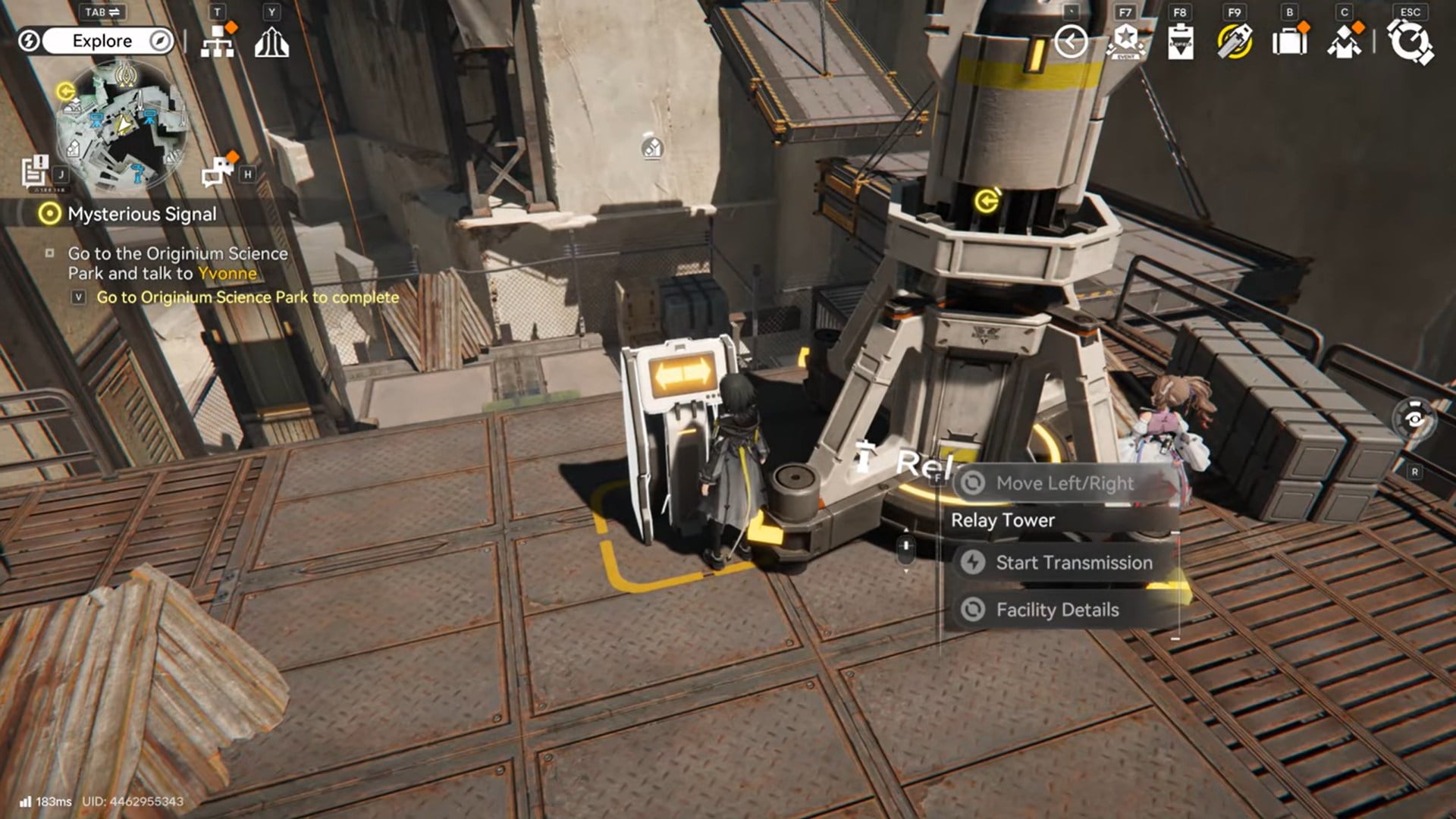Open the briefcase backpack icon
Image resolution: width=1456 pixels, height=819 pixels.
coord(1289,42)
